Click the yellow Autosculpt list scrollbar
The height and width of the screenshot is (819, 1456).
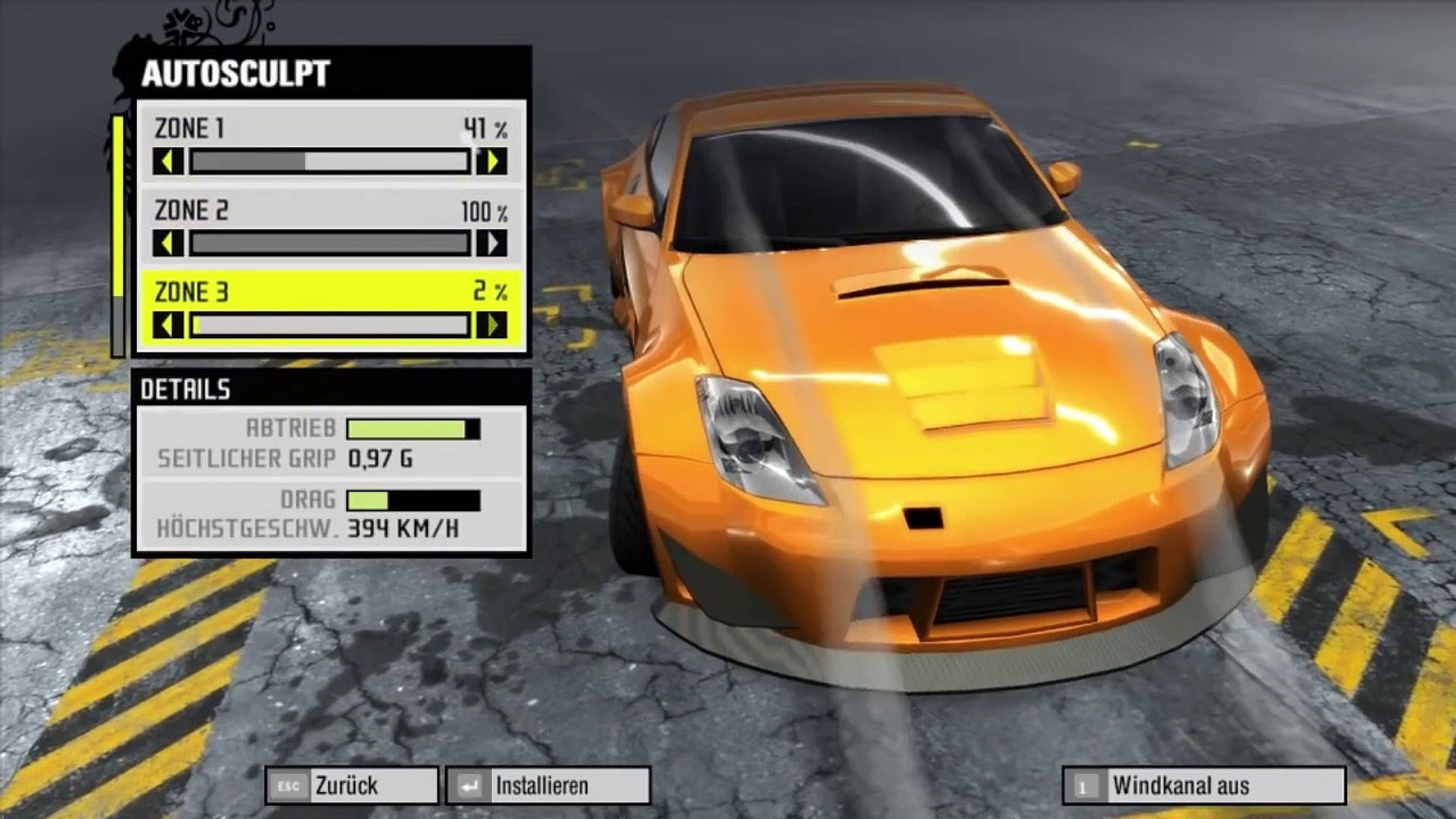click(118, 206)
